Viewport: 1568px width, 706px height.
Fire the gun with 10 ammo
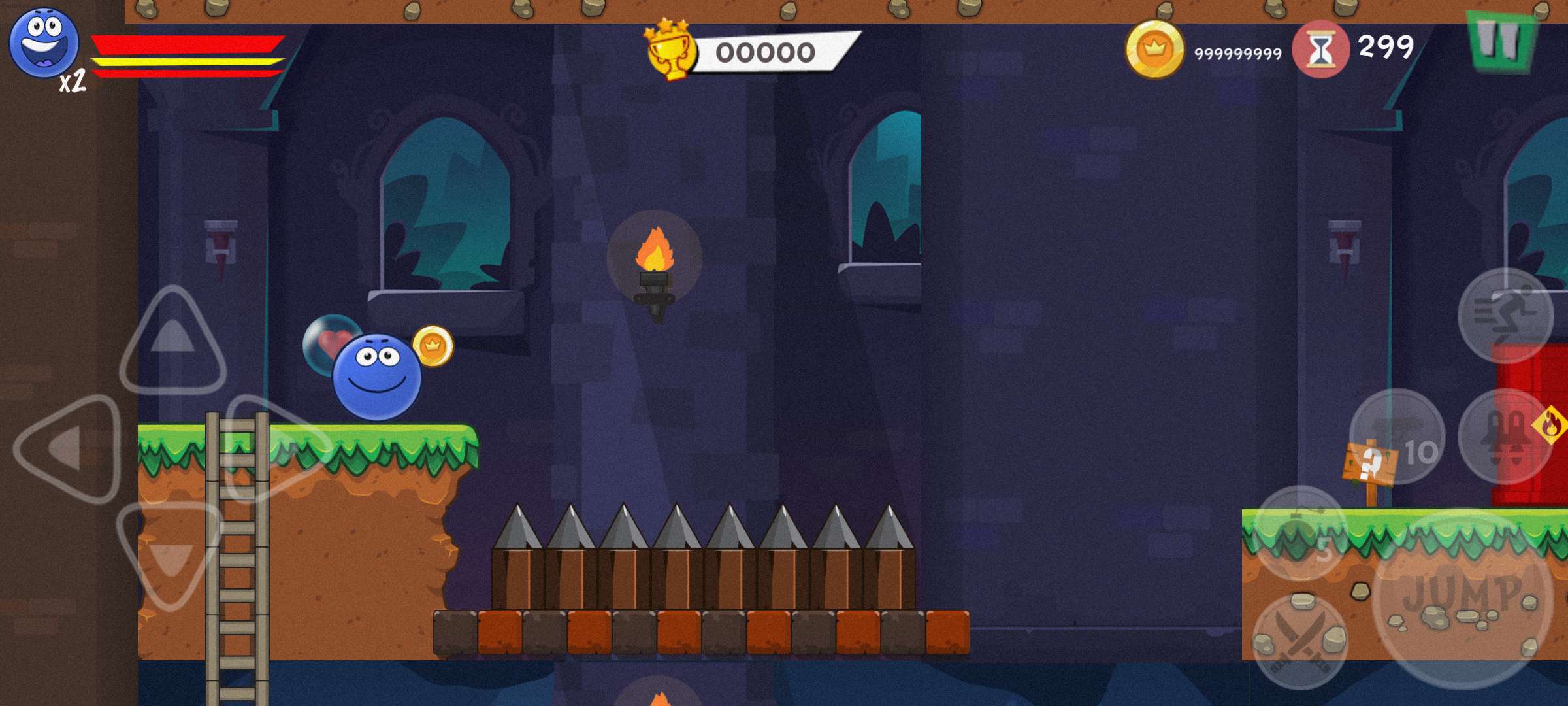coord(1397,436)
